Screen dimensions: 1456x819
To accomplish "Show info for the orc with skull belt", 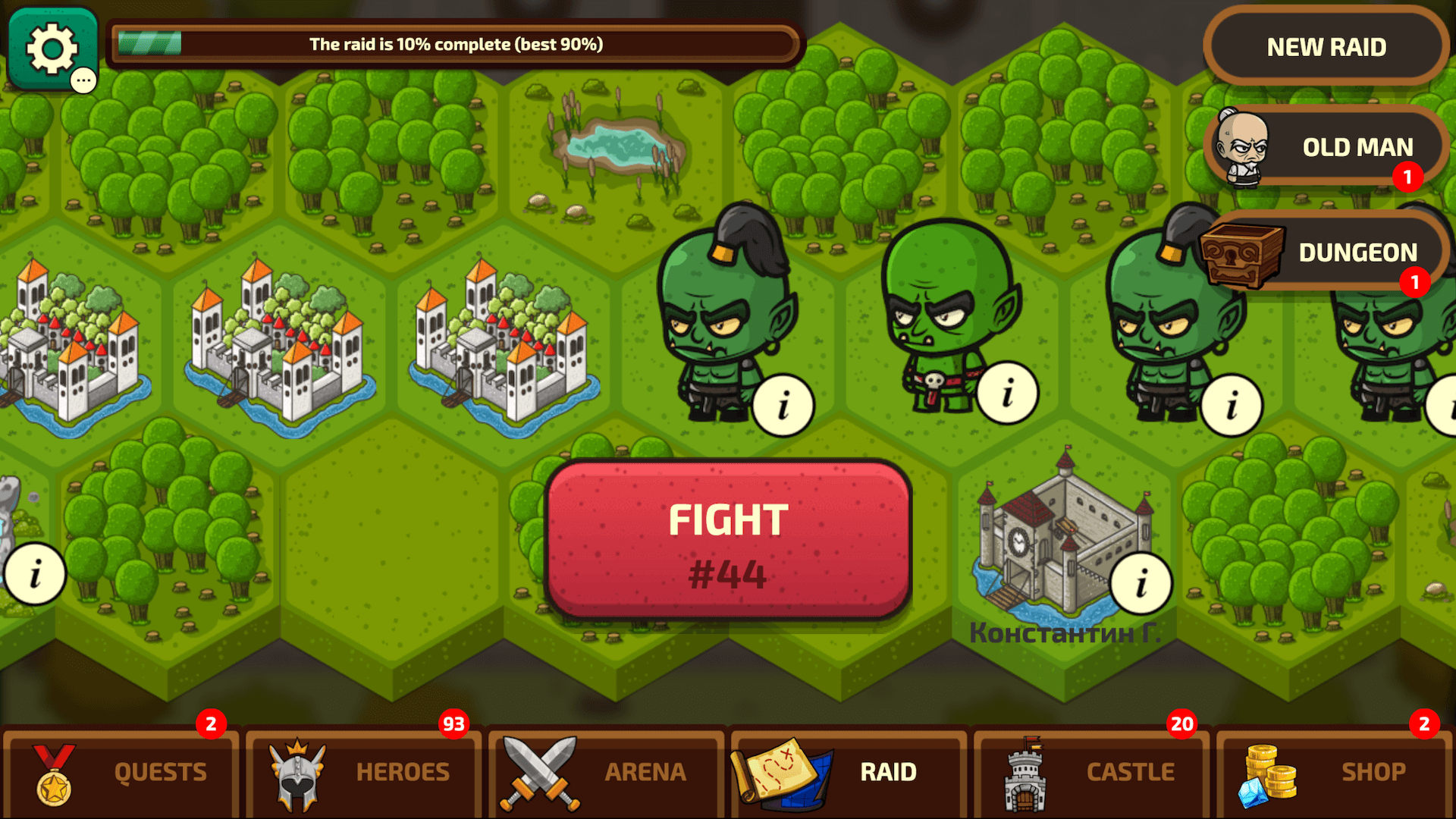I will (1006, 394).
